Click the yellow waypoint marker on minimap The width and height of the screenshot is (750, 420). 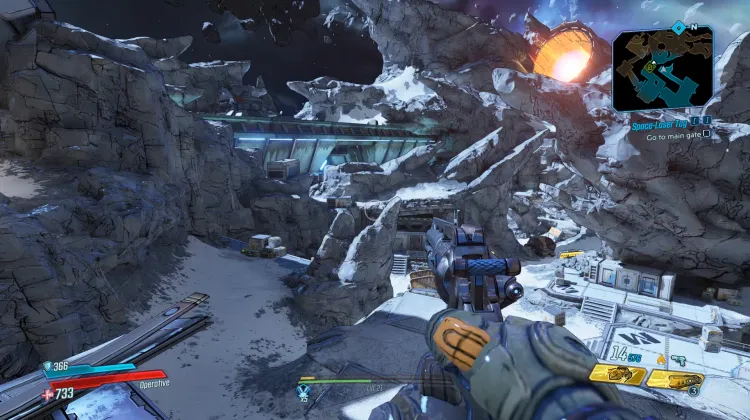click(x=650, y=66)
